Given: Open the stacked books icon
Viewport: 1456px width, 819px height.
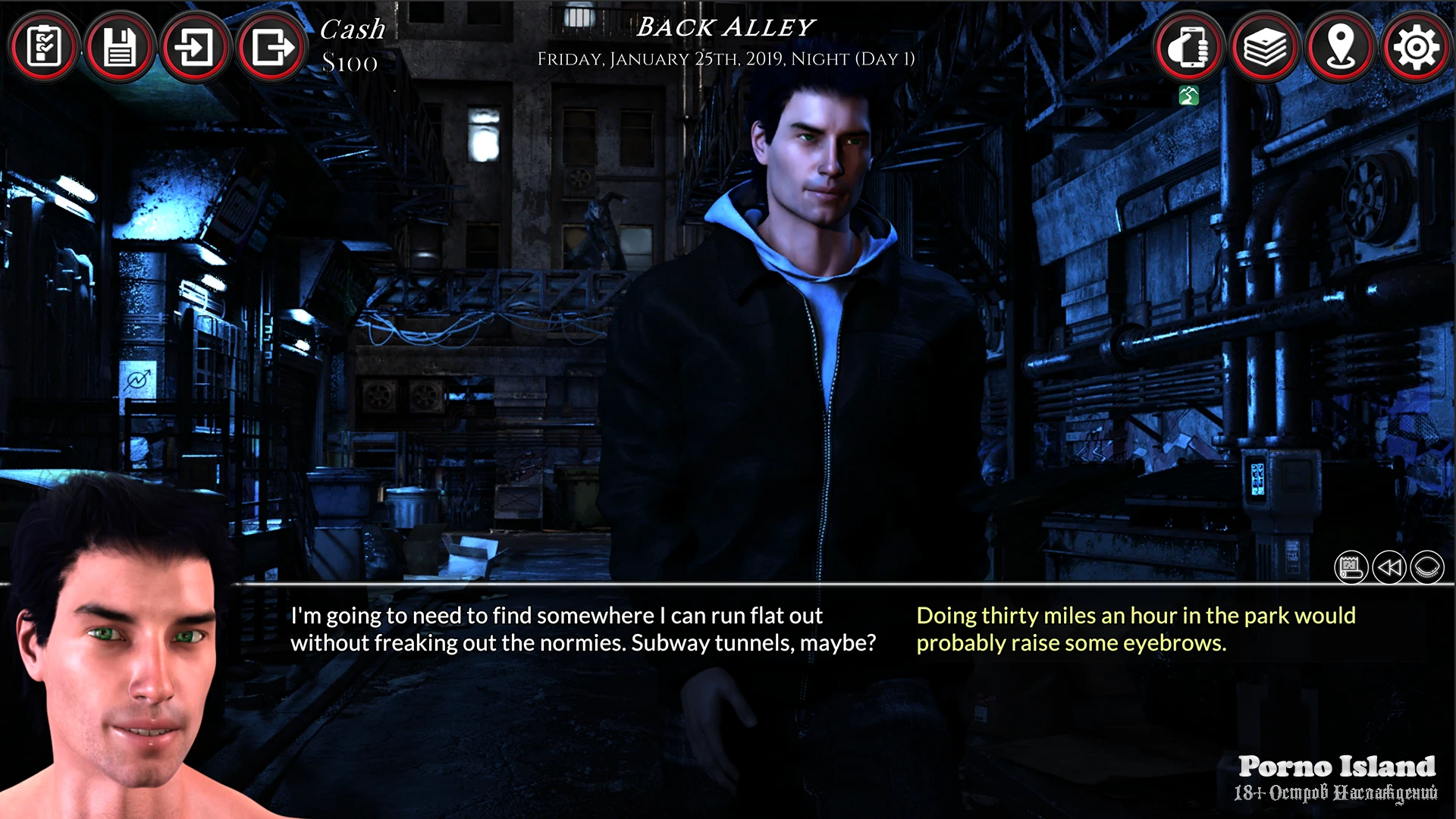Looking at the screenshot, I should [x=1265, y=48].
